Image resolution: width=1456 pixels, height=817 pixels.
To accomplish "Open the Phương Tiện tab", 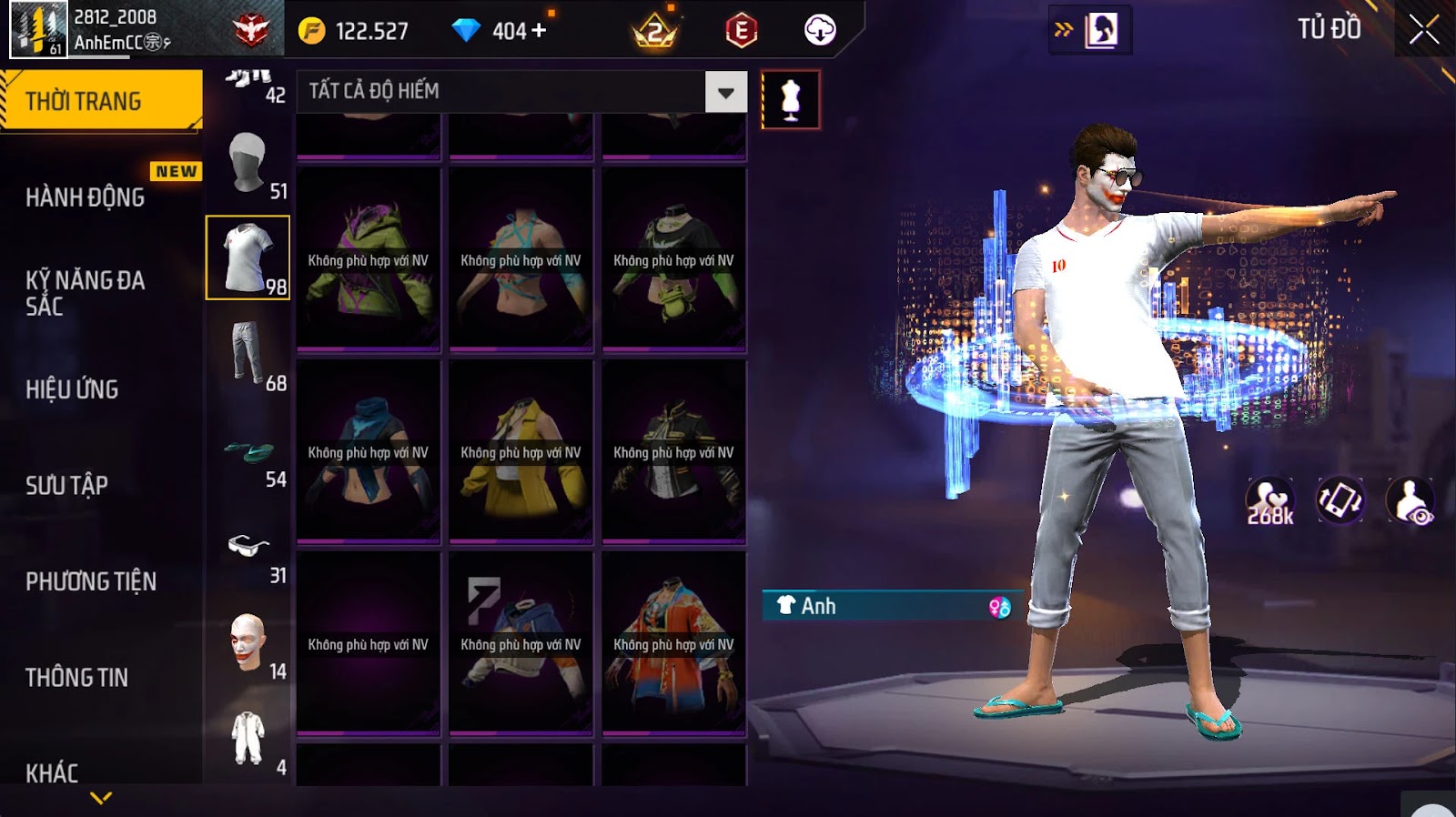I will [x=91, y=581].
